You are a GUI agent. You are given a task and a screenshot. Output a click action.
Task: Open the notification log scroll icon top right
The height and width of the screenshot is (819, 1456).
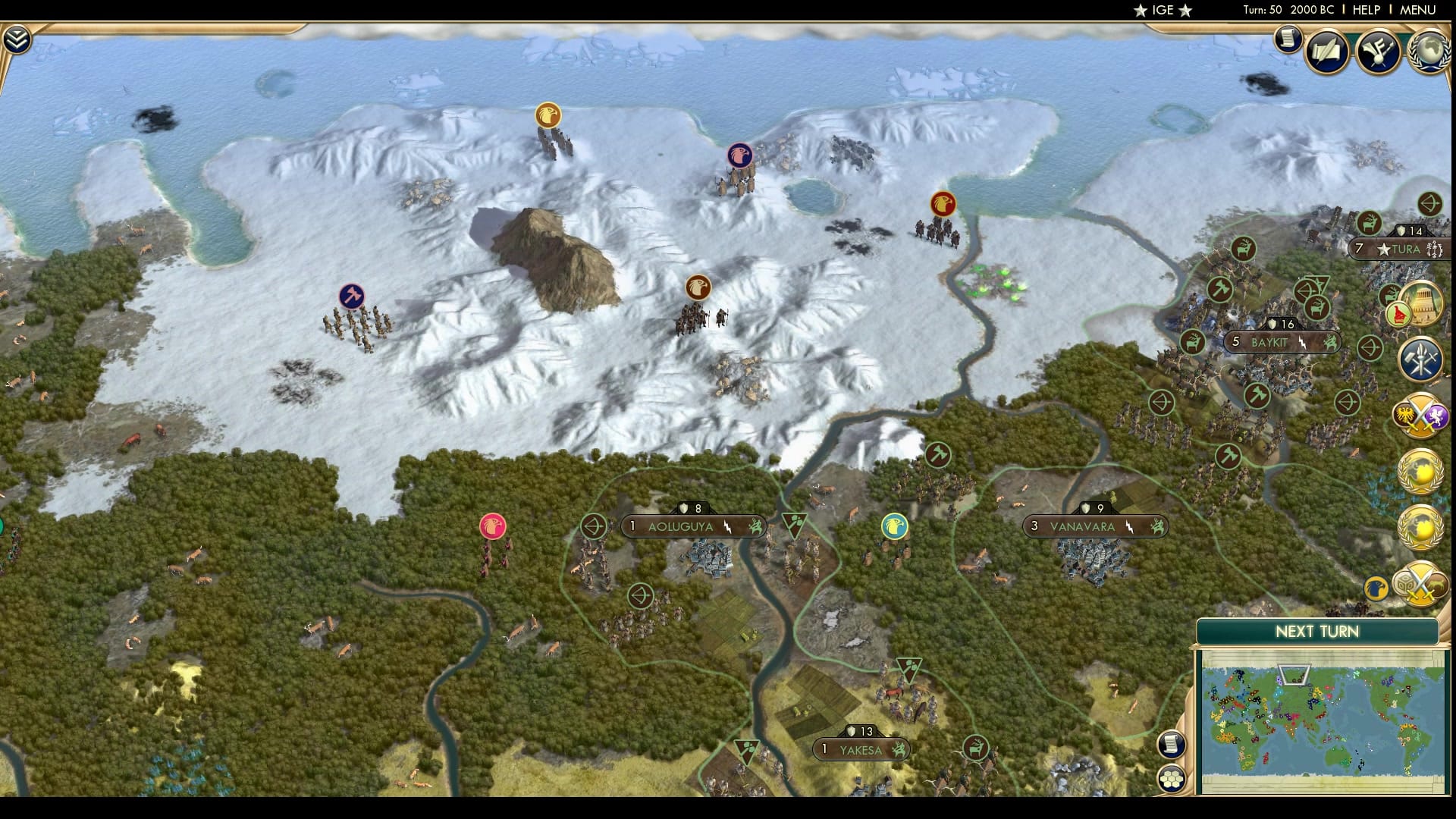point(1287,39)
